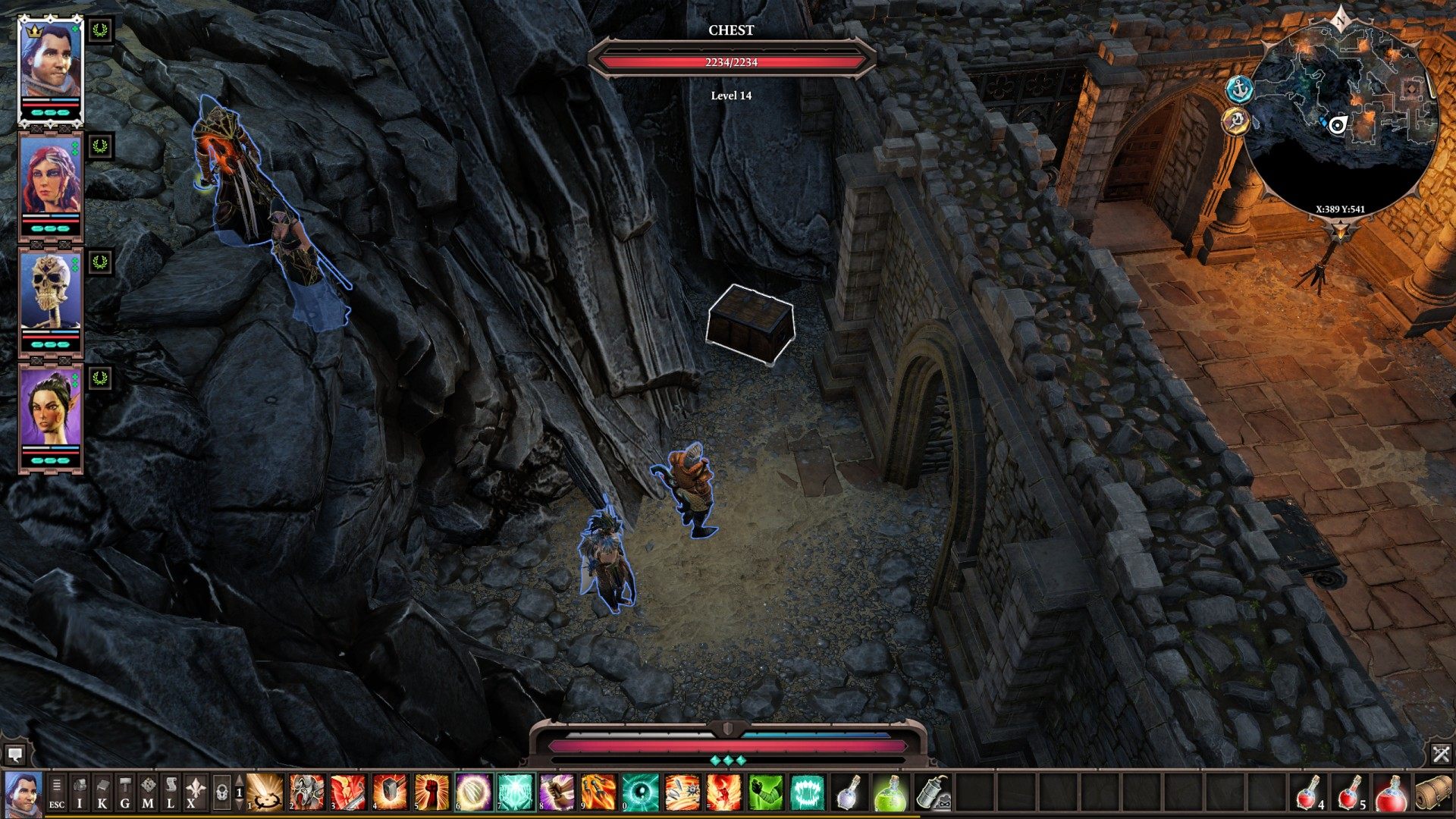Open the inventory with the I button
This screenshot has width=1456, height=819.
coord(80,793)
